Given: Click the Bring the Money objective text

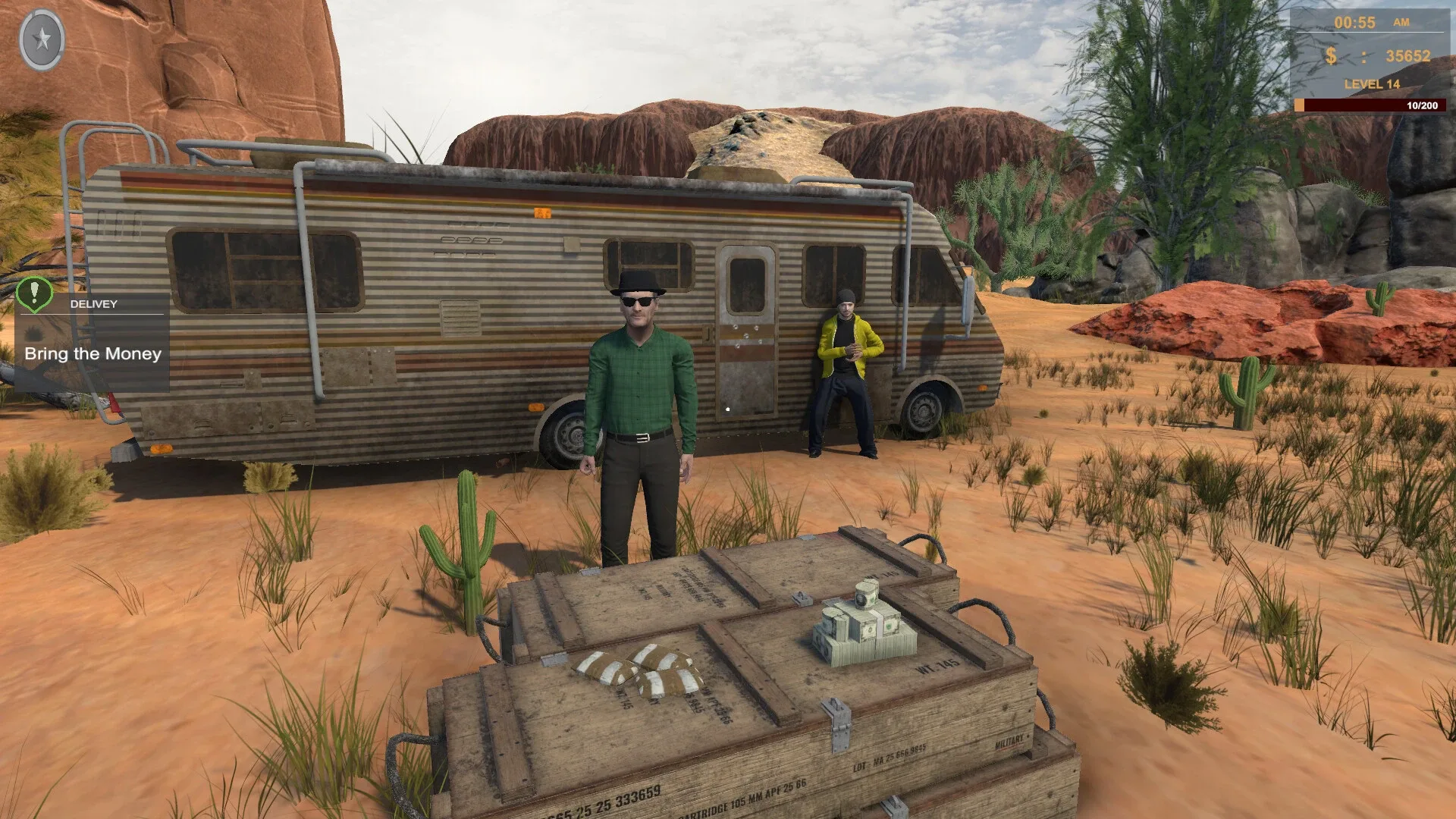Looking at the screenshot, I should click(x=93, y=353).
